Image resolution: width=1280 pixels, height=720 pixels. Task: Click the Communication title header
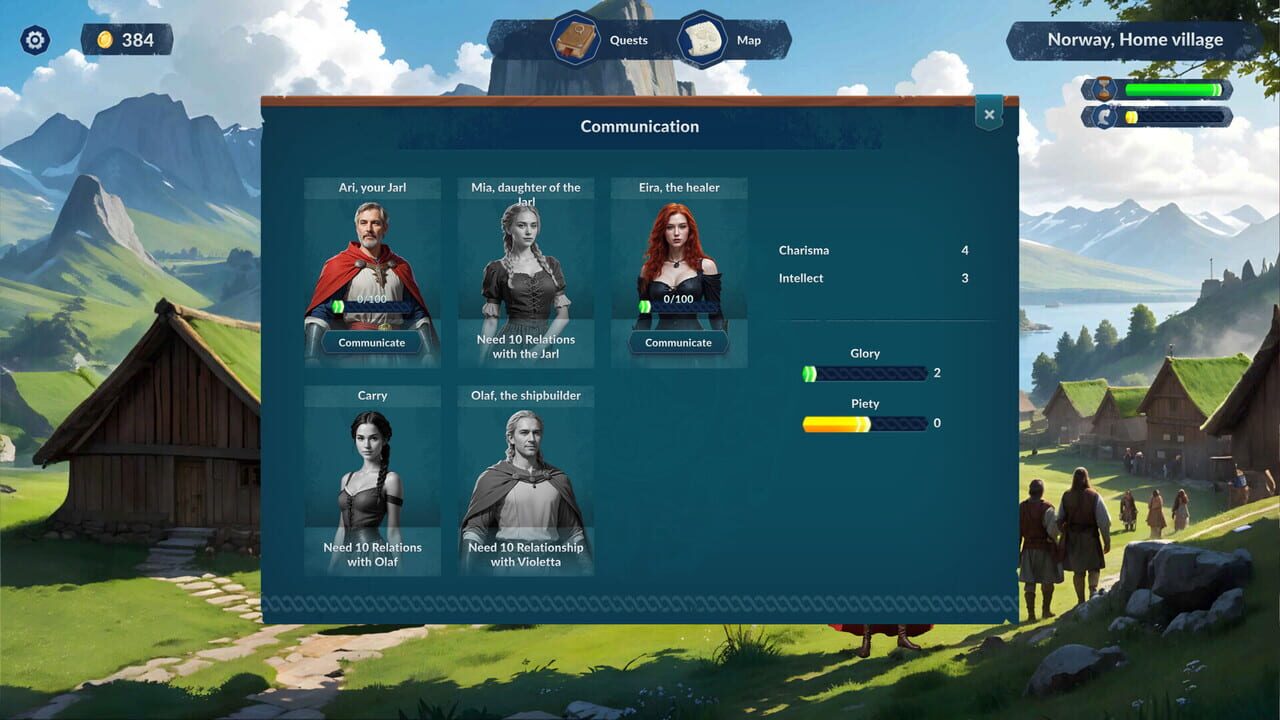(640, 126)
